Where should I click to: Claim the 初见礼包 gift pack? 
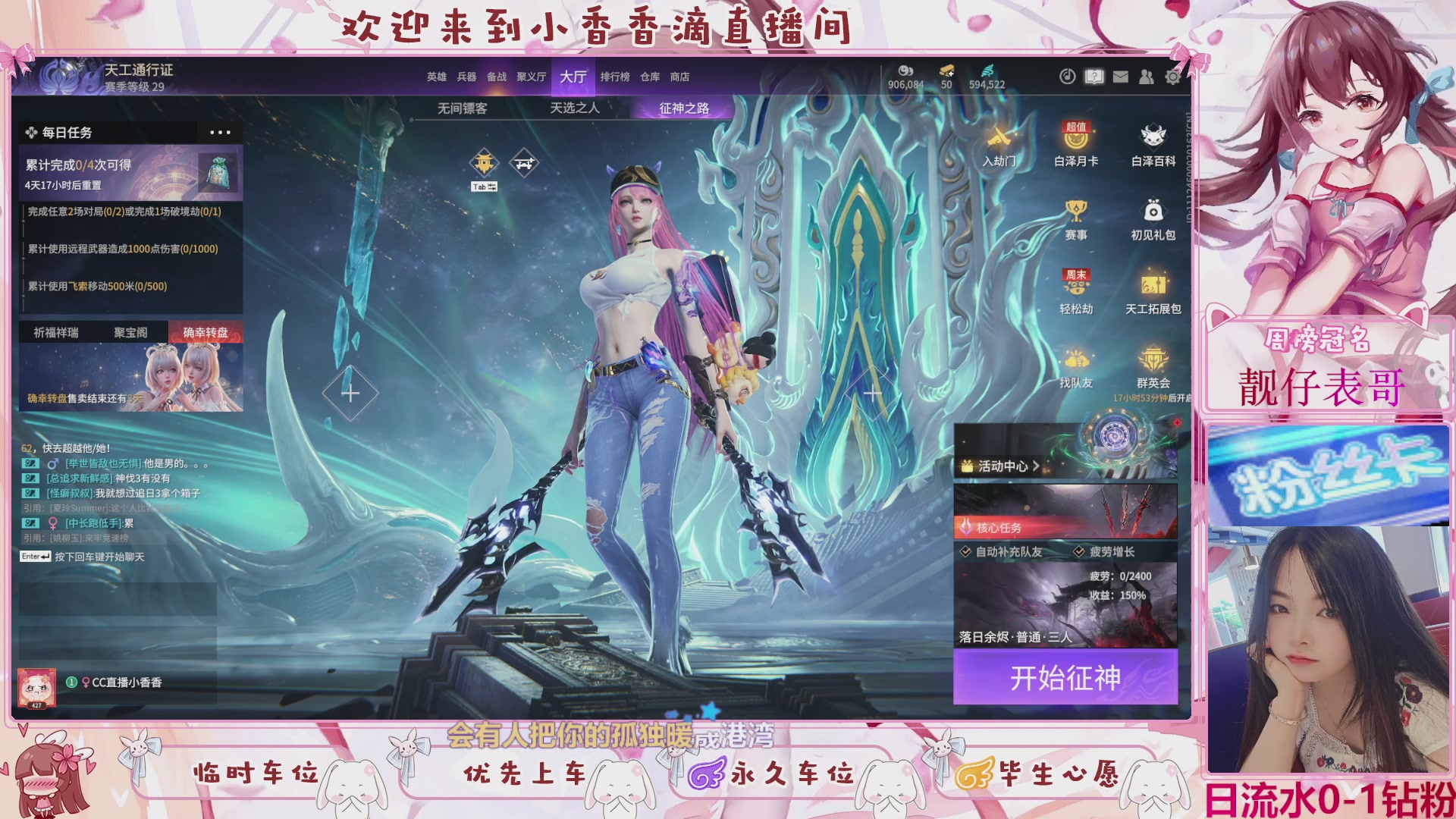(x=1153, y=220)
